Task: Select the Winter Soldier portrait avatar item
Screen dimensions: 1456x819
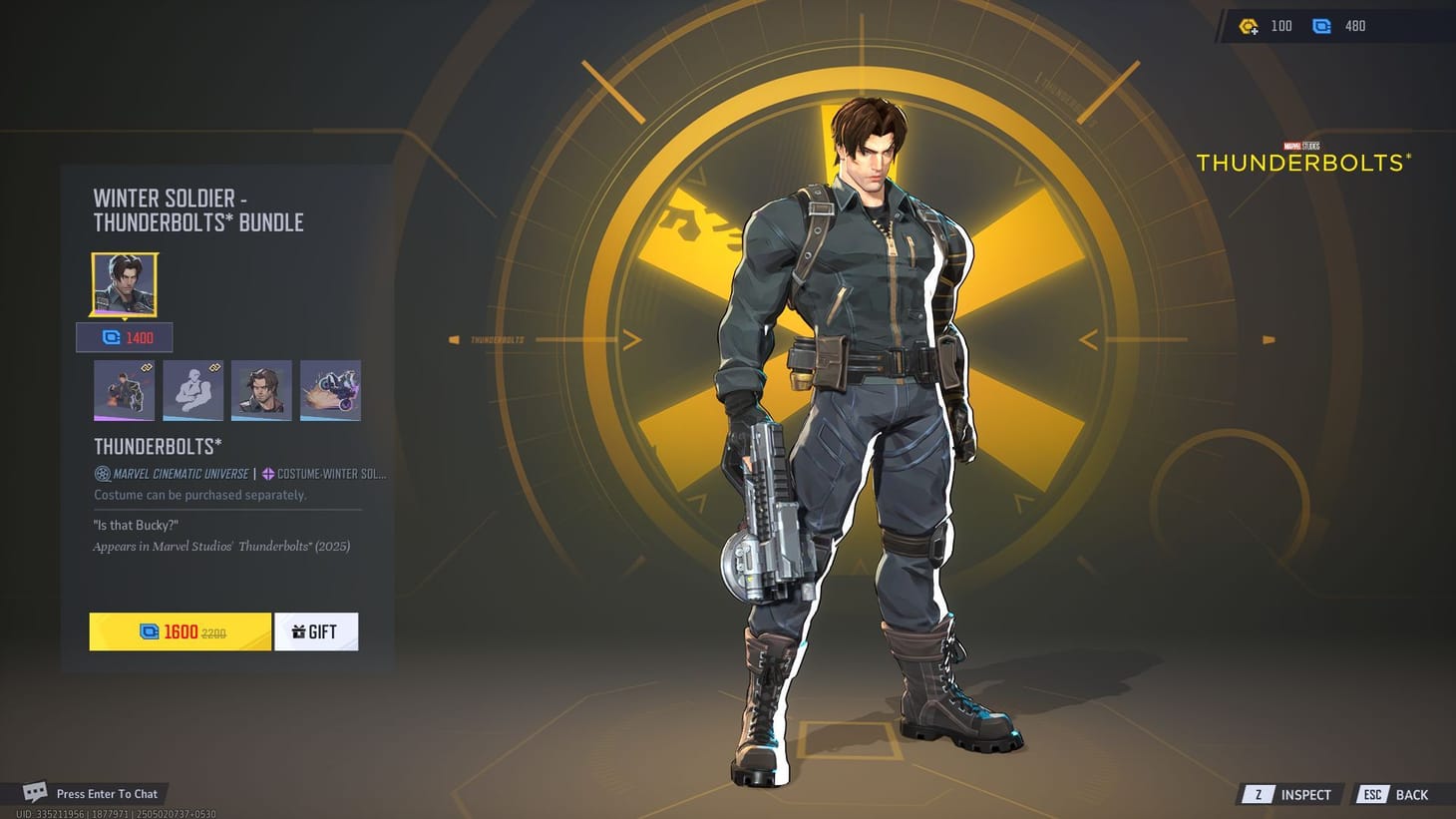Action: point(261,389)
